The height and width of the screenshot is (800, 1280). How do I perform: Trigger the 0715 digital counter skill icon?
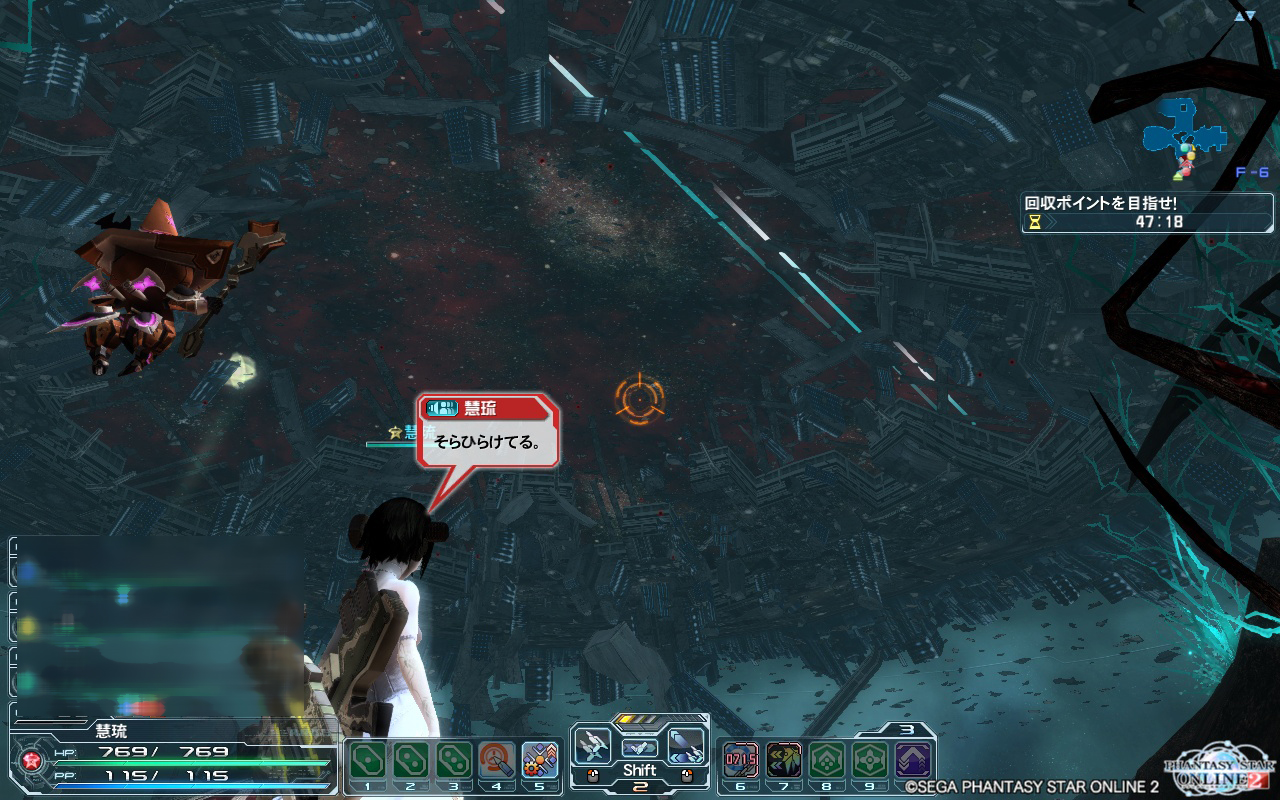click(740, 761)
